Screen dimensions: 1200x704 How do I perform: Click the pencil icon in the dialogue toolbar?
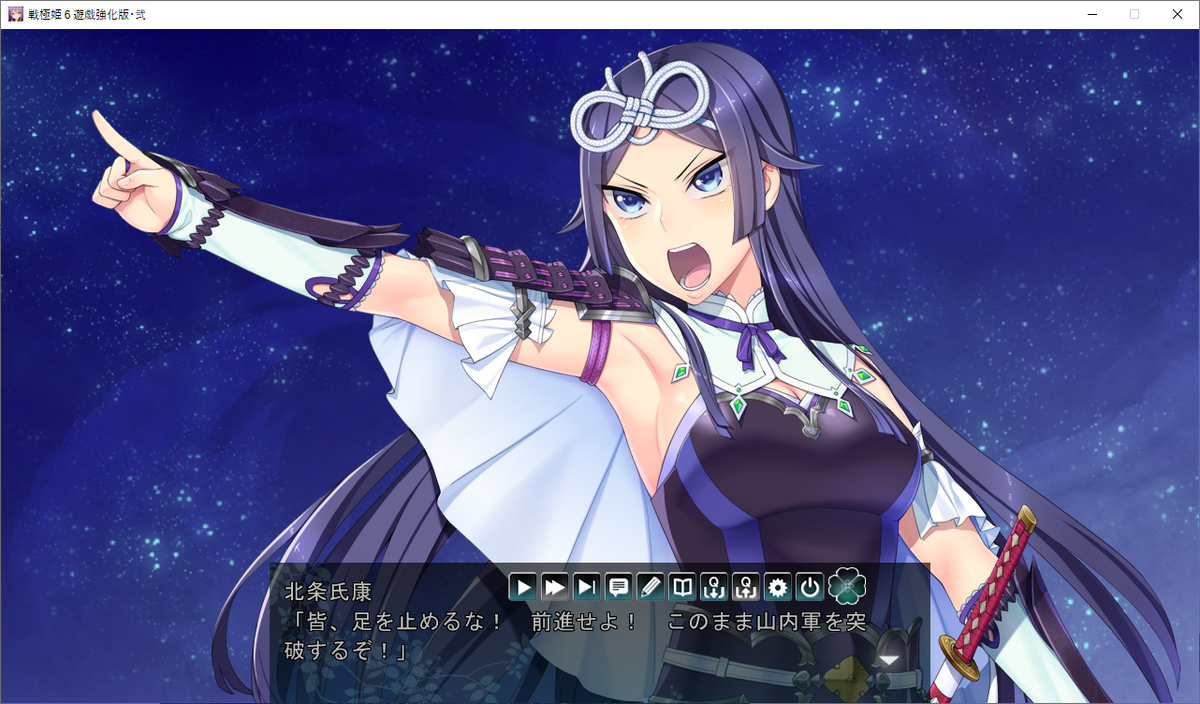click(650, 587)
